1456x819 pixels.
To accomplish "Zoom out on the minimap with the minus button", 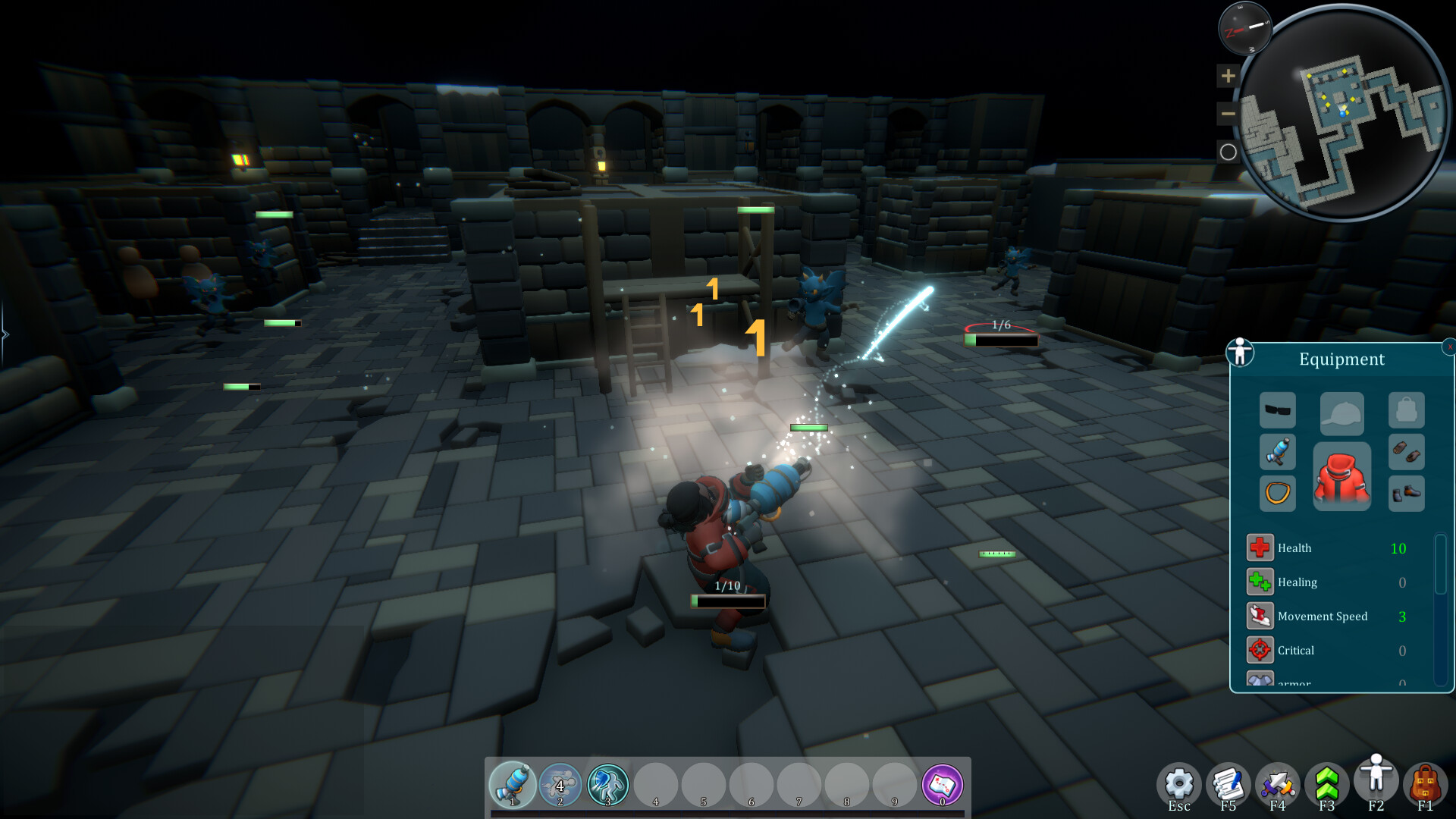I will [1228, 114].
